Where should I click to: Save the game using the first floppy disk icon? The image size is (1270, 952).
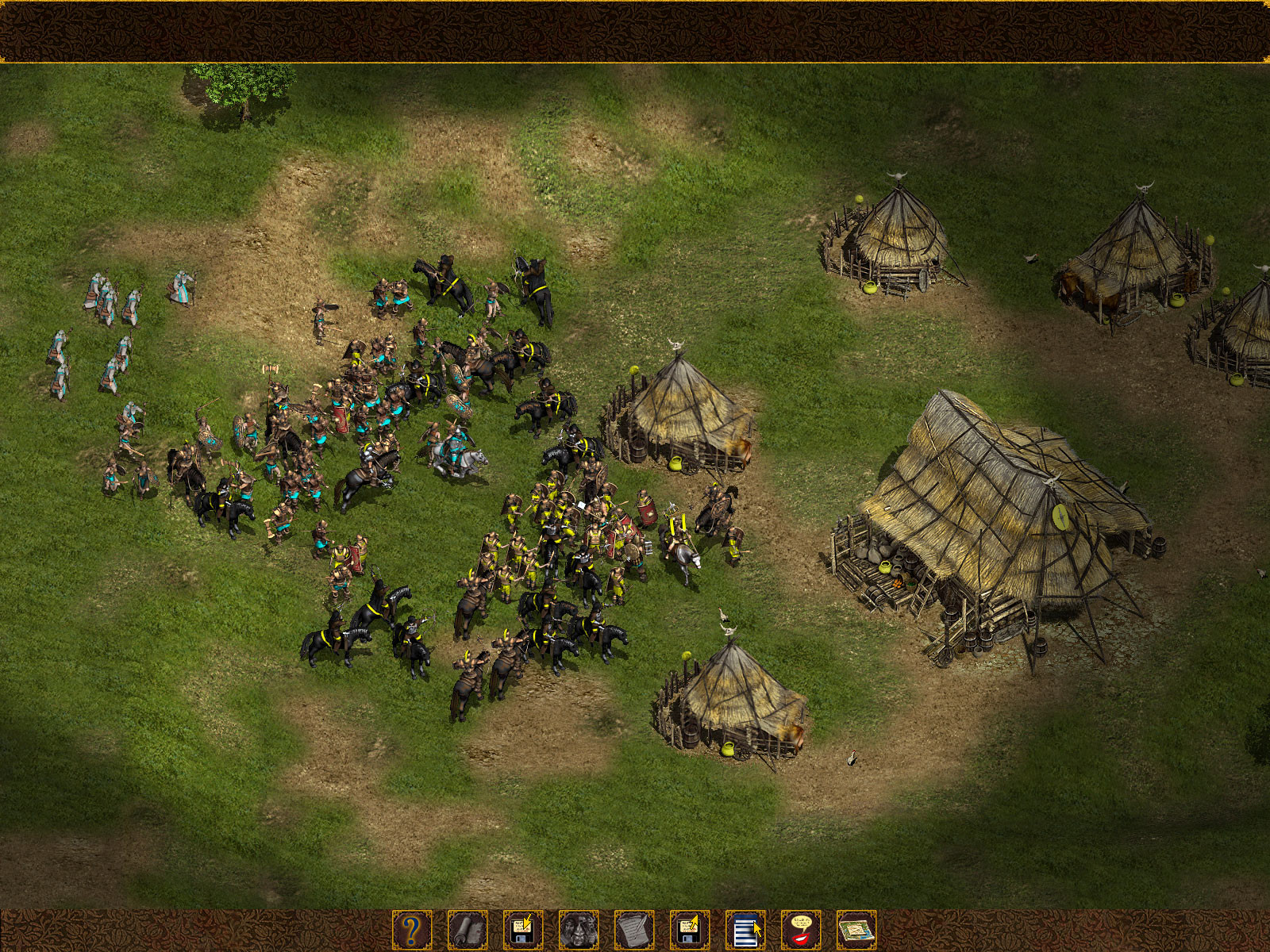524,931
